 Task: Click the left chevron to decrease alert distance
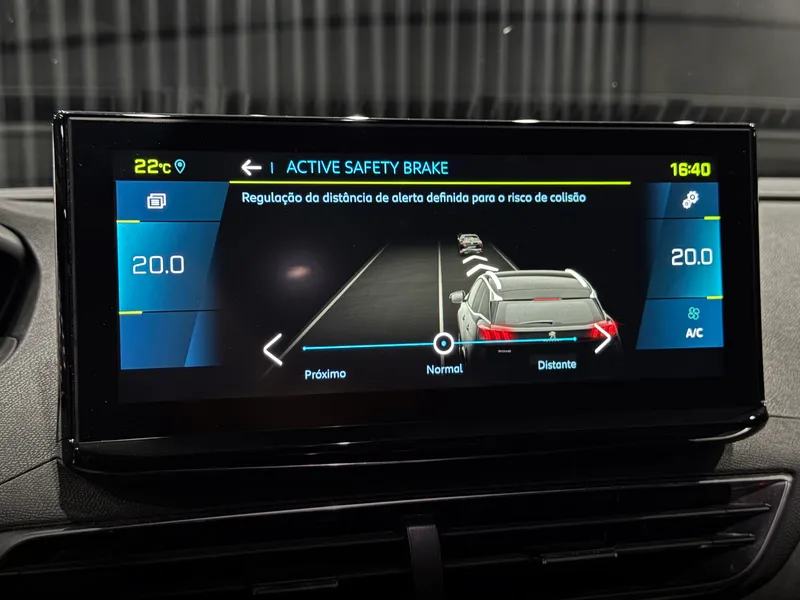tap(273, 349)
